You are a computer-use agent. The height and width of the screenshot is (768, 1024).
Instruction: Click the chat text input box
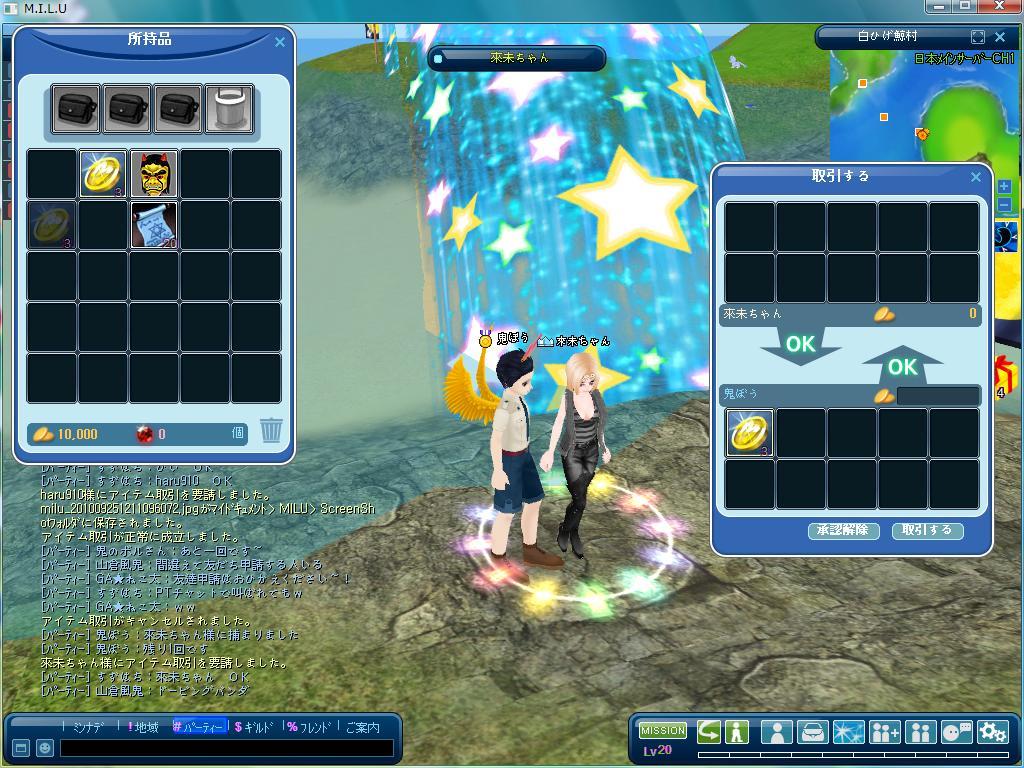(x=225, y=748)
